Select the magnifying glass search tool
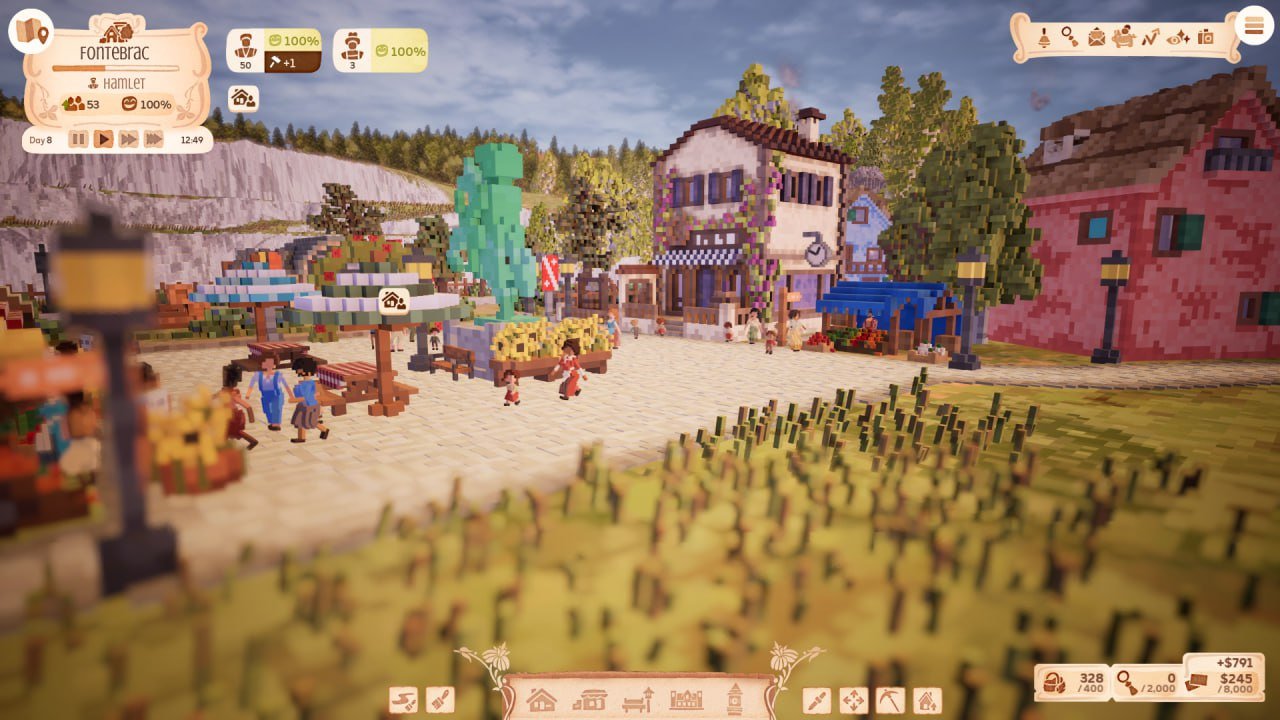This screenshot has width=1280, height=720. click(x=1068, y=38)
